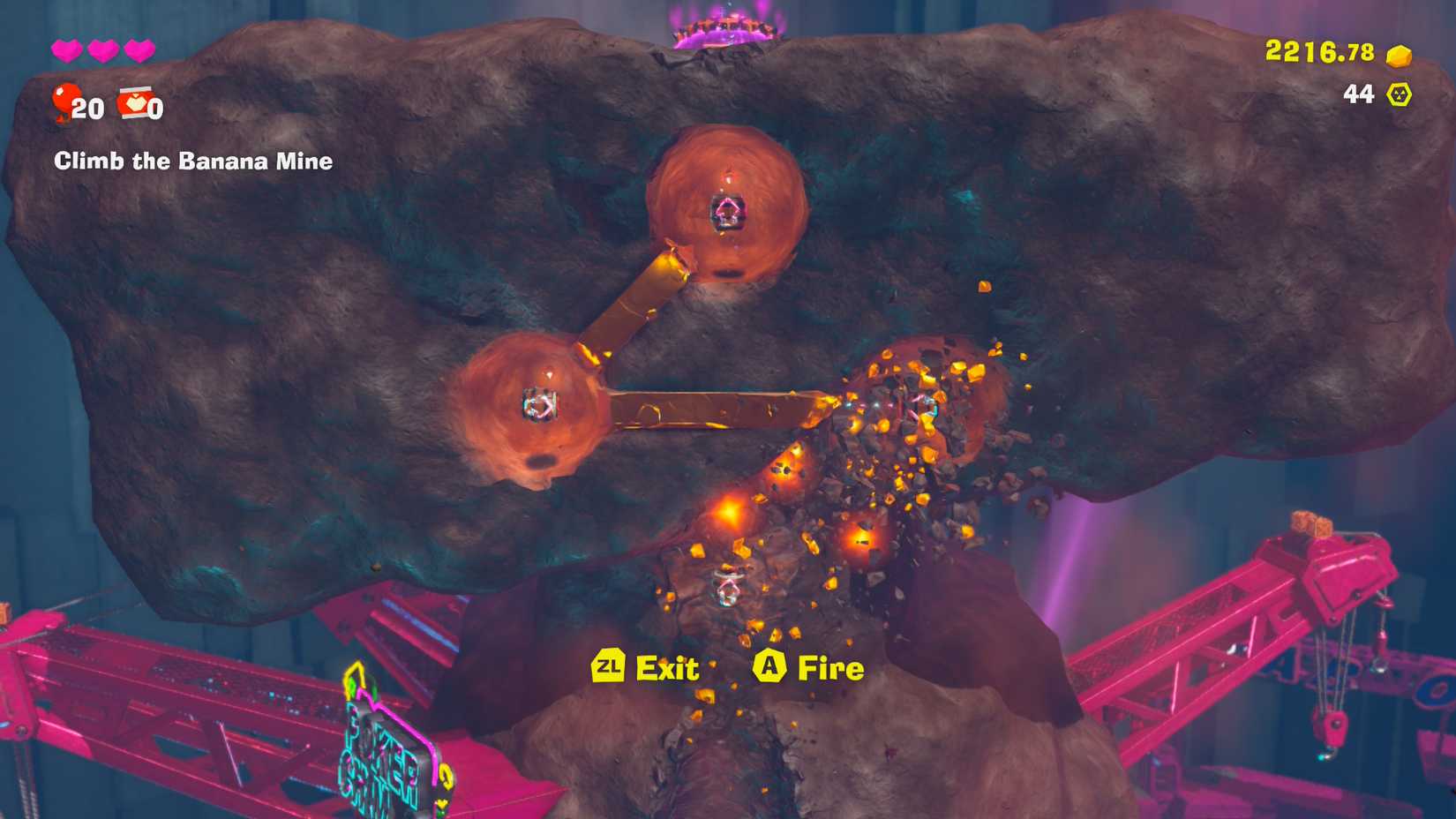The height and width of the screenshot is (819, 1456).
Task: Select the Climb the Banana Mine objective
Action: pyautogui.click(x=193, y=162)
